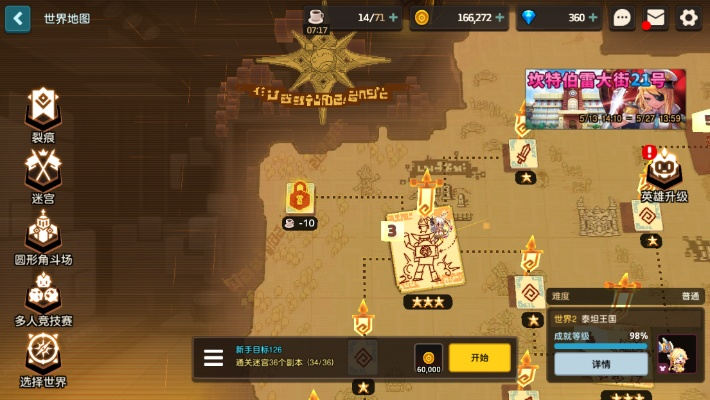
Task: Go back using the top-left arrow
Action: pos(17,18)
